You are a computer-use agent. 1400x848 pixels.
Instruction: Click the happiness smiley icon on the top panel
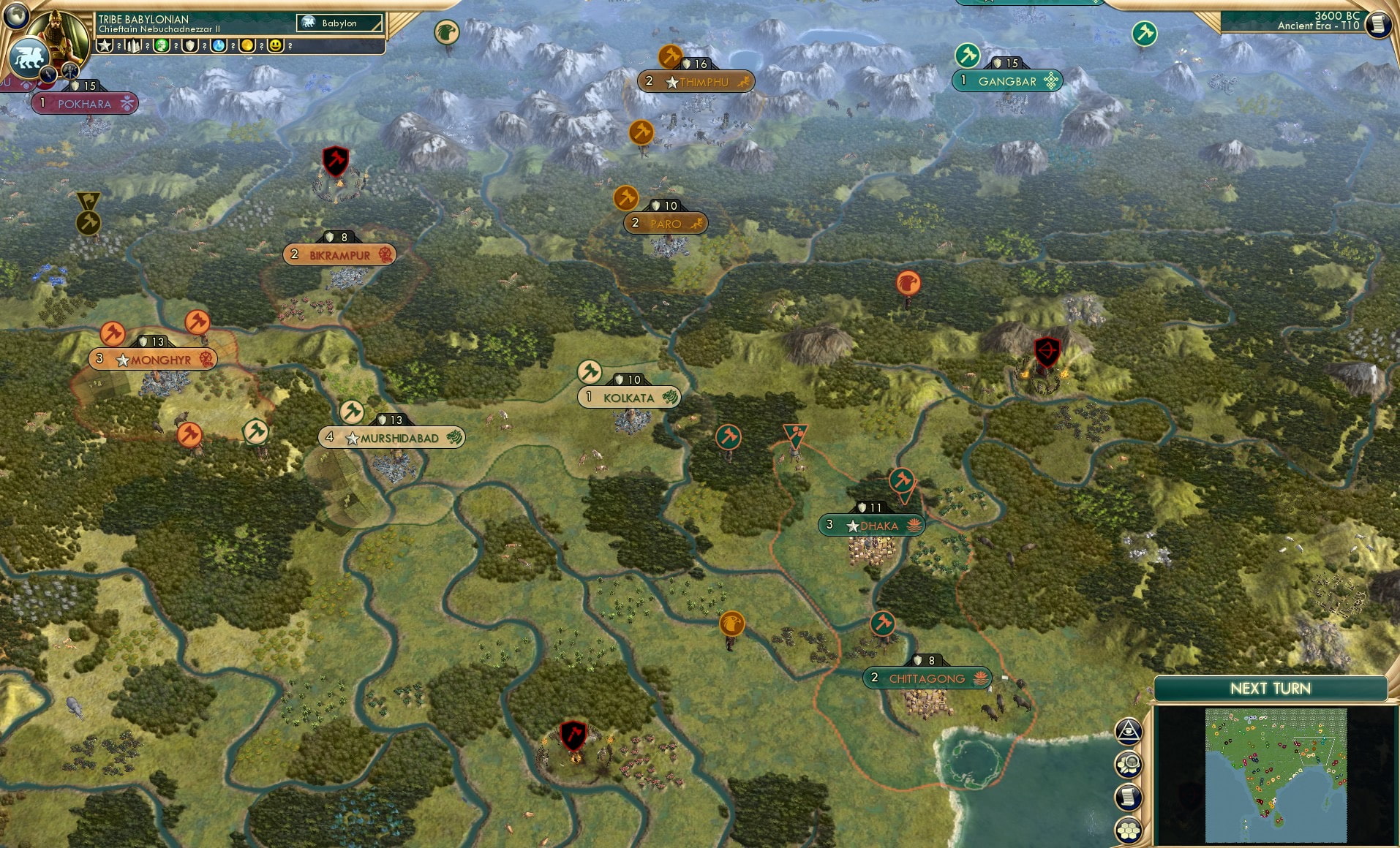pyautogui.click(x=276, y=46)
